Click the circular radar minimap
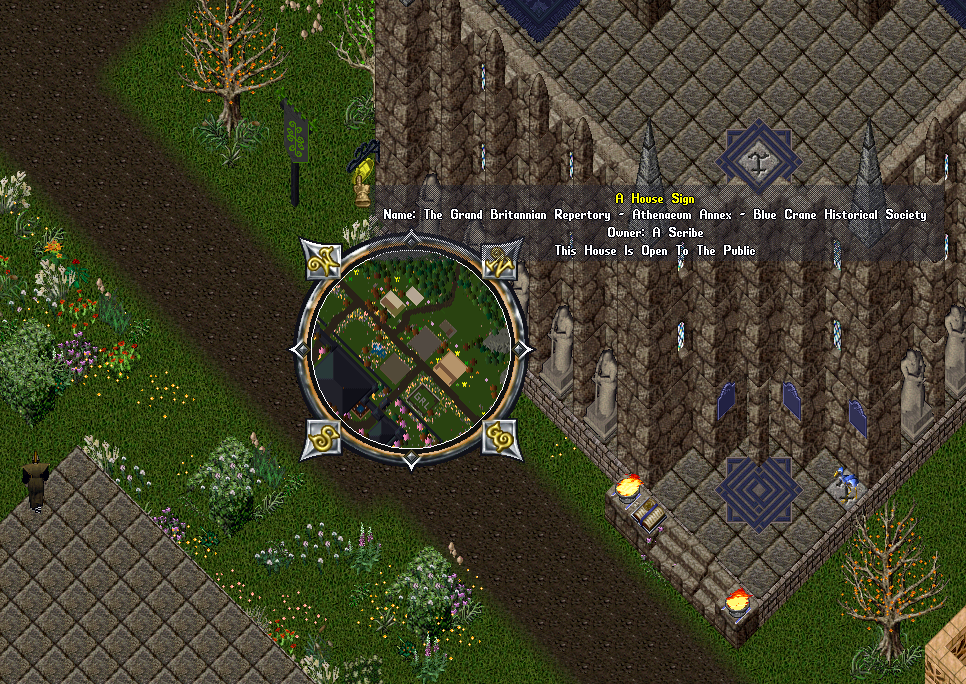This screenshot has height=684, width=966. coord(411,349)
